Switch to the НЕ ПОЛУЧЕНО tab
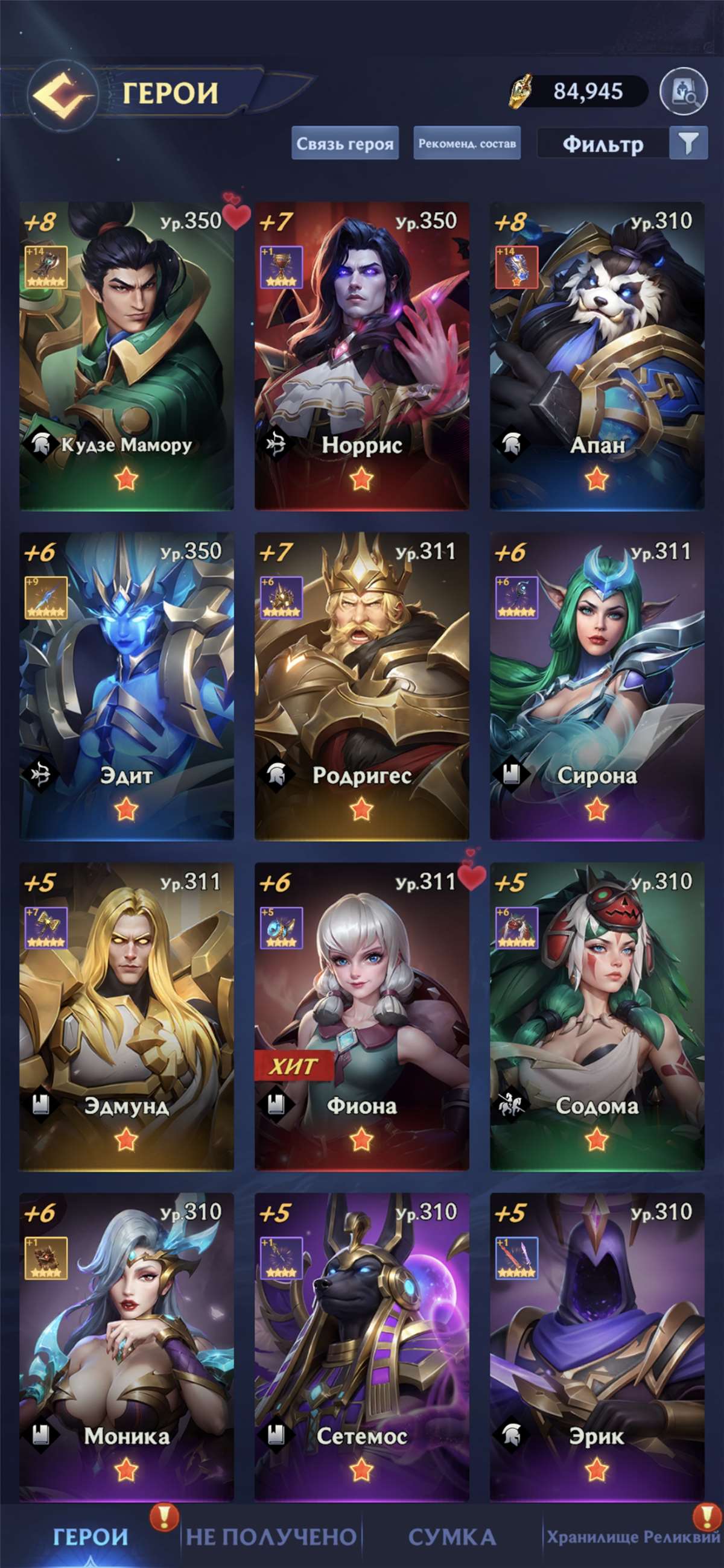 coord(271,1537)
